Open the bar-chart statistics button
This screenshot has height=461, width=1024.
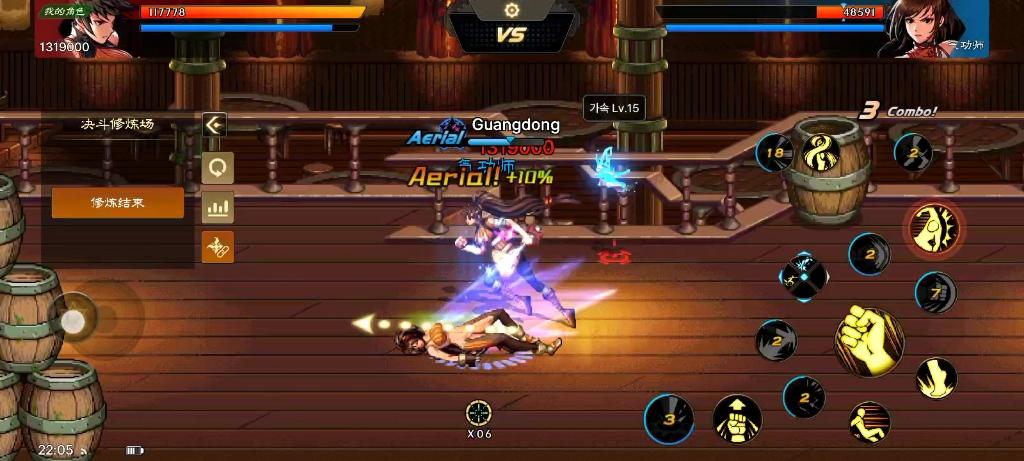[x=217, y=208]
